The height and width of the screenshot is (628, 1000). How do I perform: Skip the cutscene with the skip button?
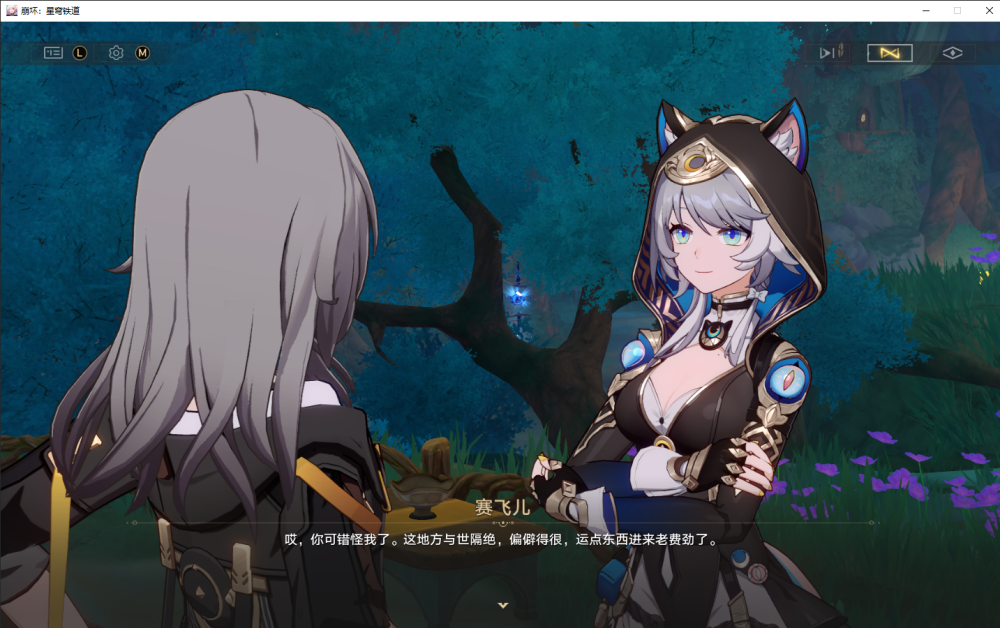click(x=831, y=53)
